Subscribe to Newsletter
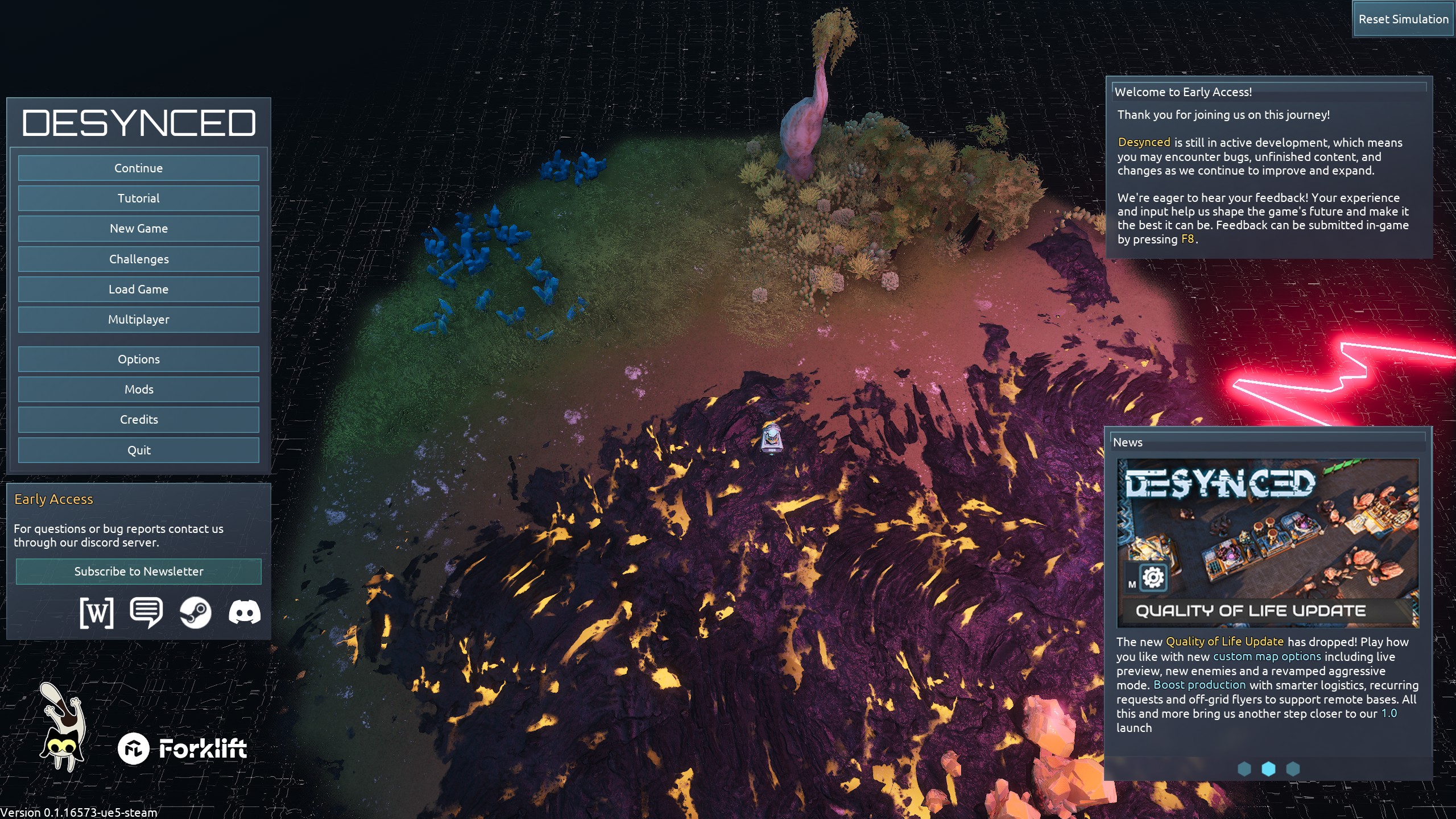1456x819 pixels. coord(138,572)
